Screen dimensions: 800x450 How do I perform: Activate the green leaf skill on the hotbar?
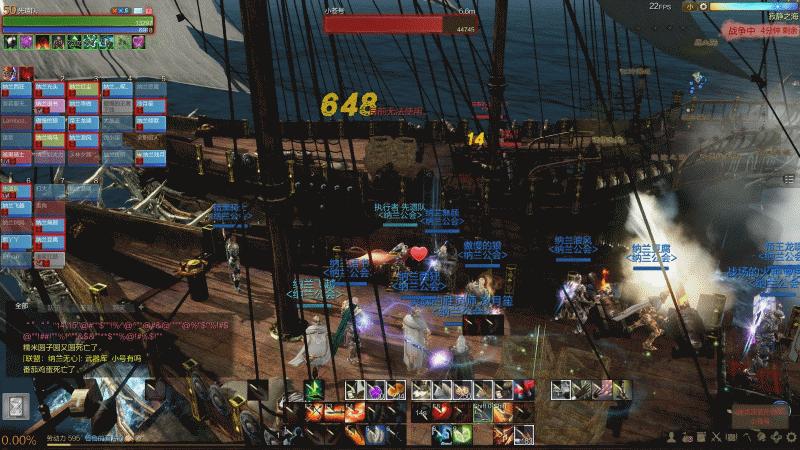point(312,390)
